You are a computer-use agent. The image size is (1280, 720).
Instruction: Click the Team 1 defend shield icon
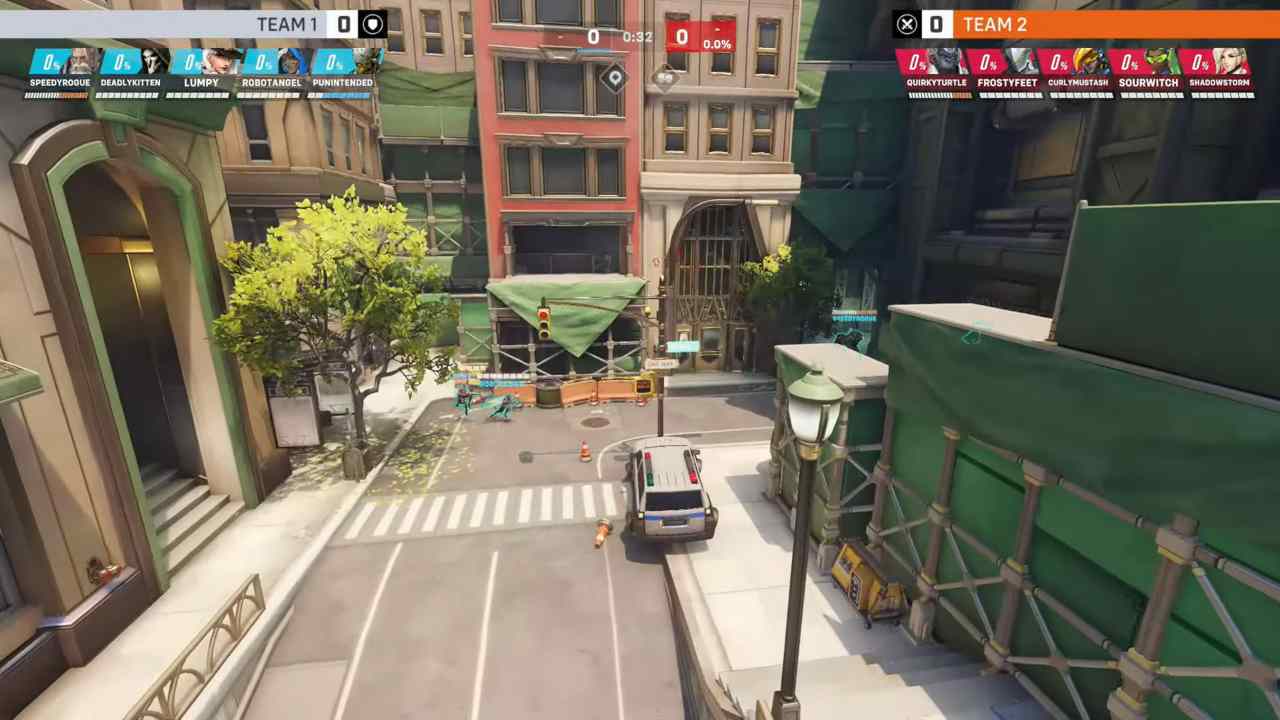pyautogui.click(x=372, y=24)
